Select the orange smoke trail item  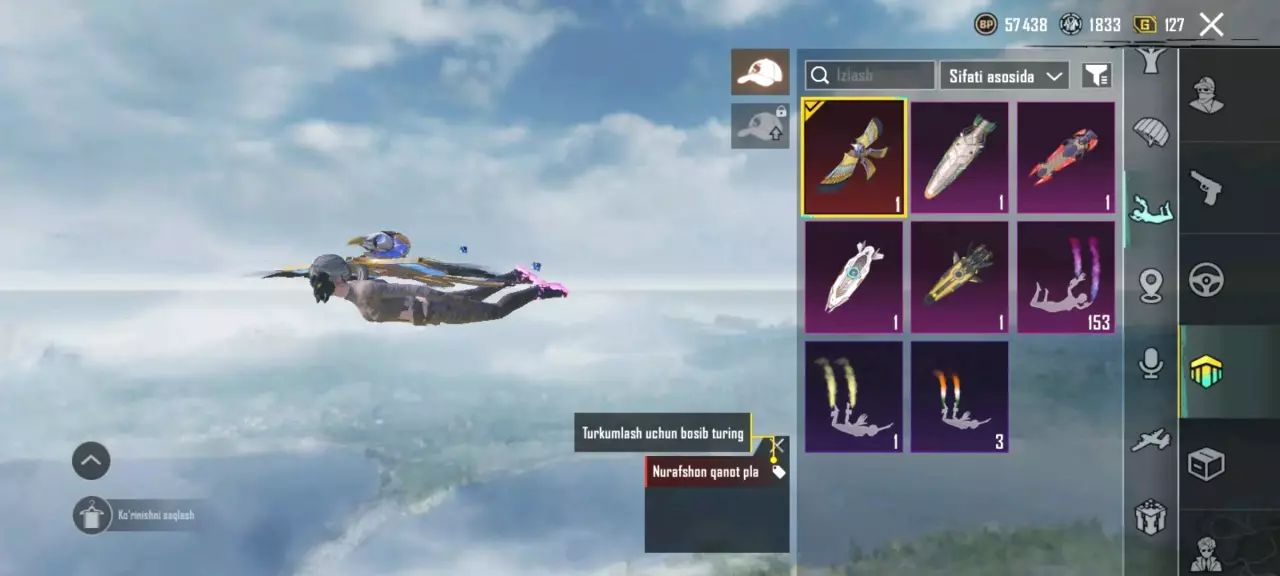tap(959, 396)
